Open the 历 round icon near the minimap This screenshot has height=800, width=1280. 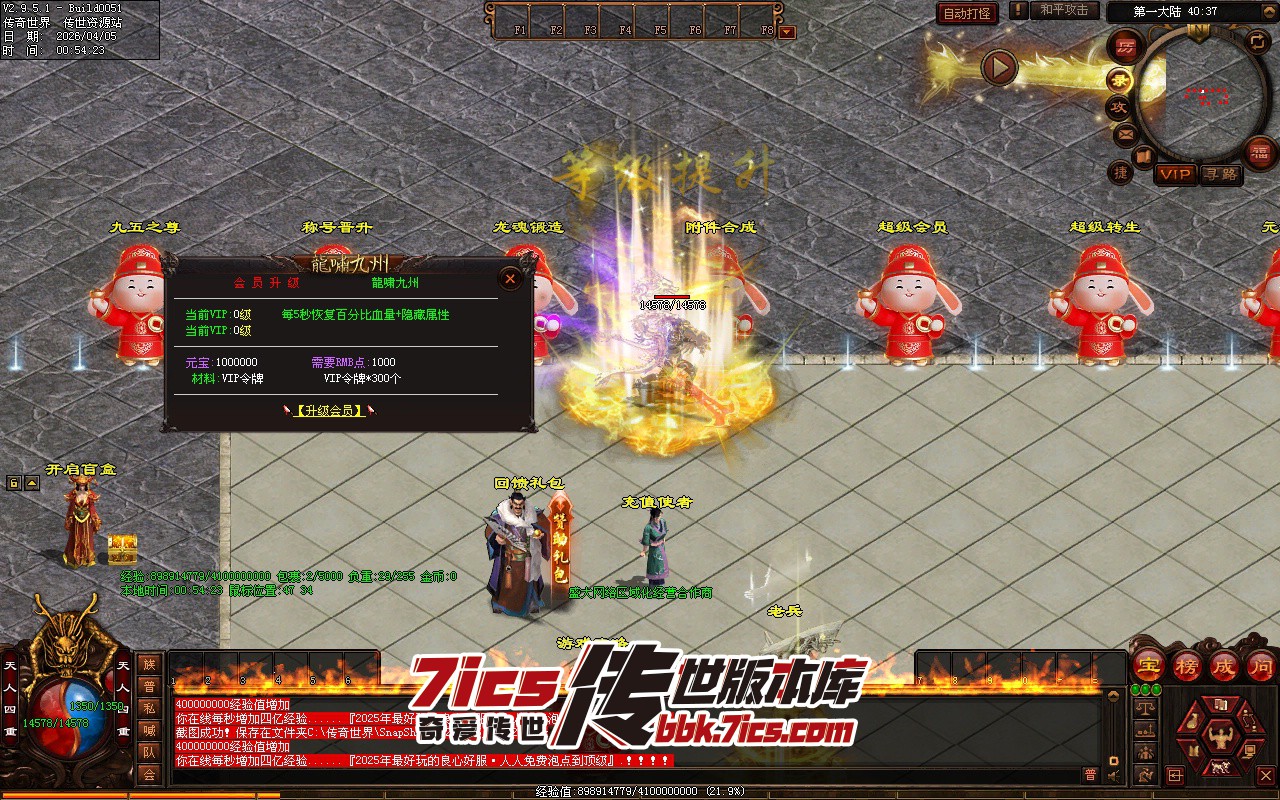pos(1127,46)
